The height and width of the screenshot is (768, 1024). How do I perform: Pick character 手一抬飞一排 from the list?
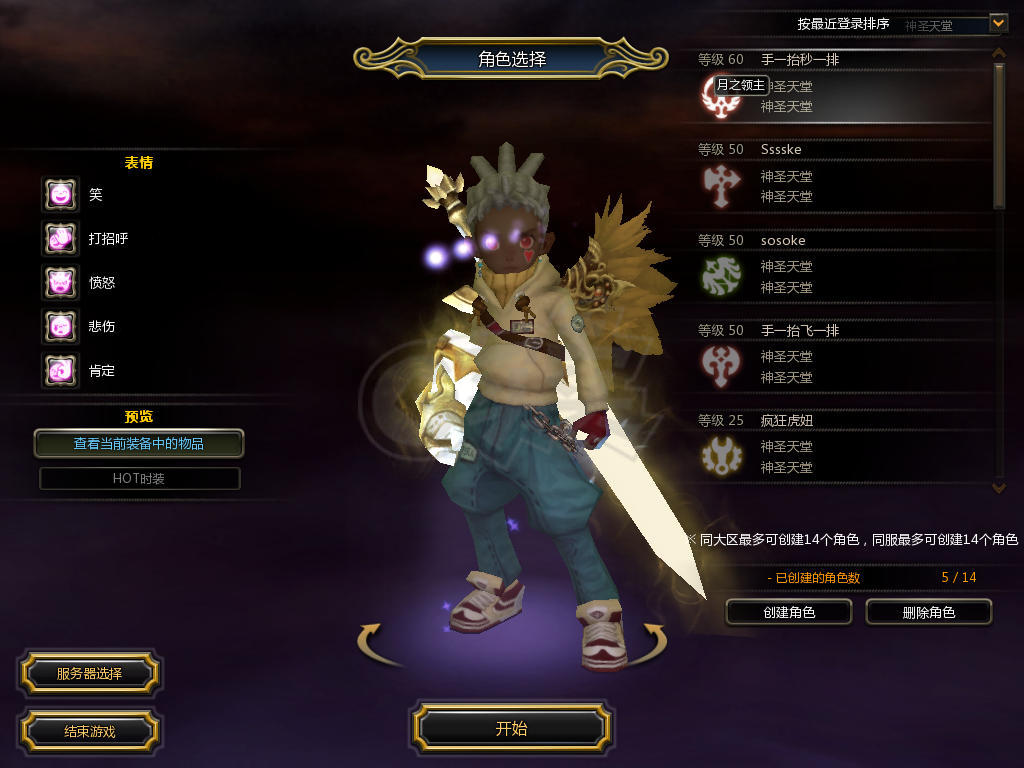click(x=840, y=358)
